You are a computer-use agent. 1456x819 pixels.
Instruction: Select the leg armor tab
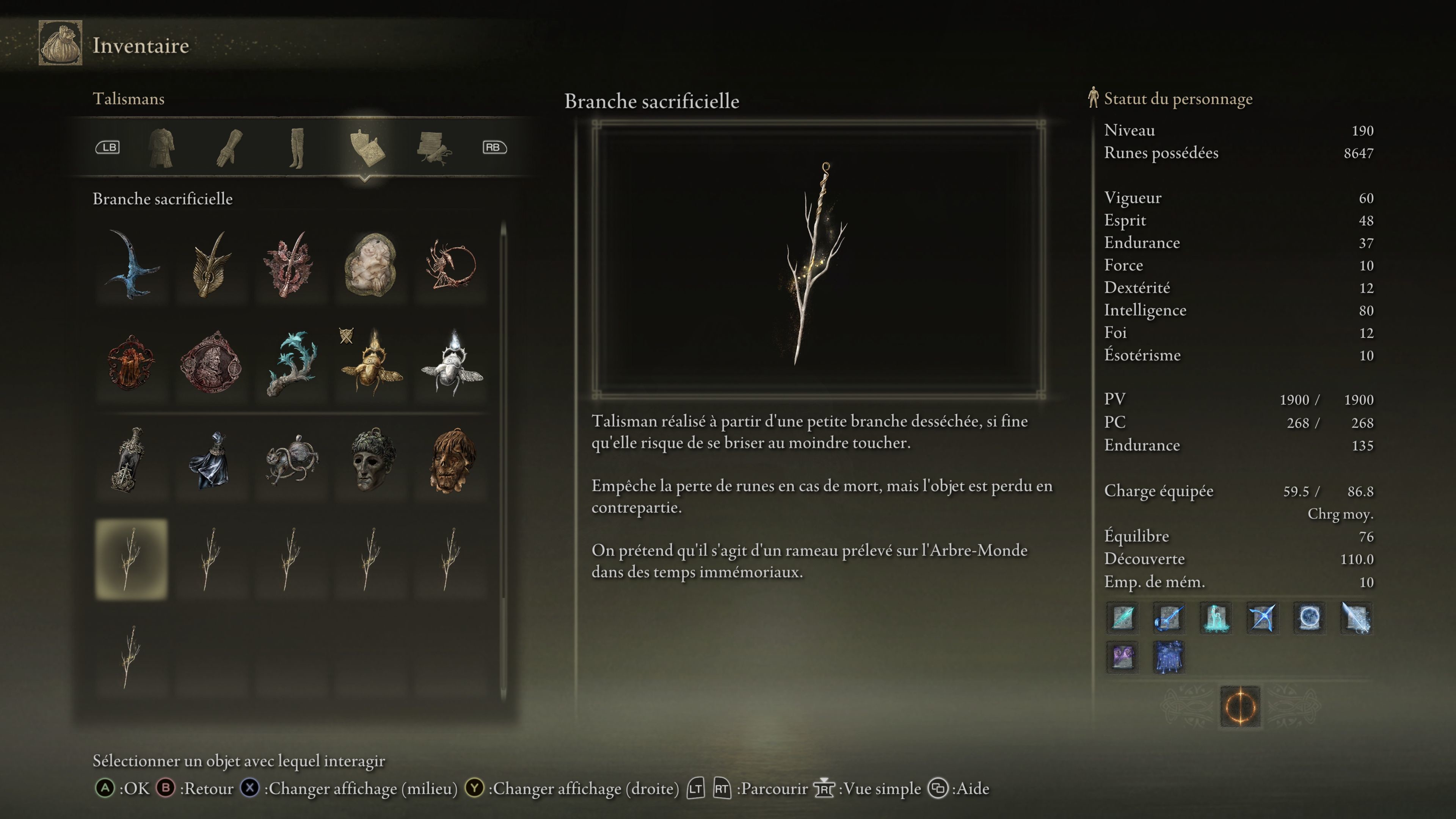click(297, 148)
